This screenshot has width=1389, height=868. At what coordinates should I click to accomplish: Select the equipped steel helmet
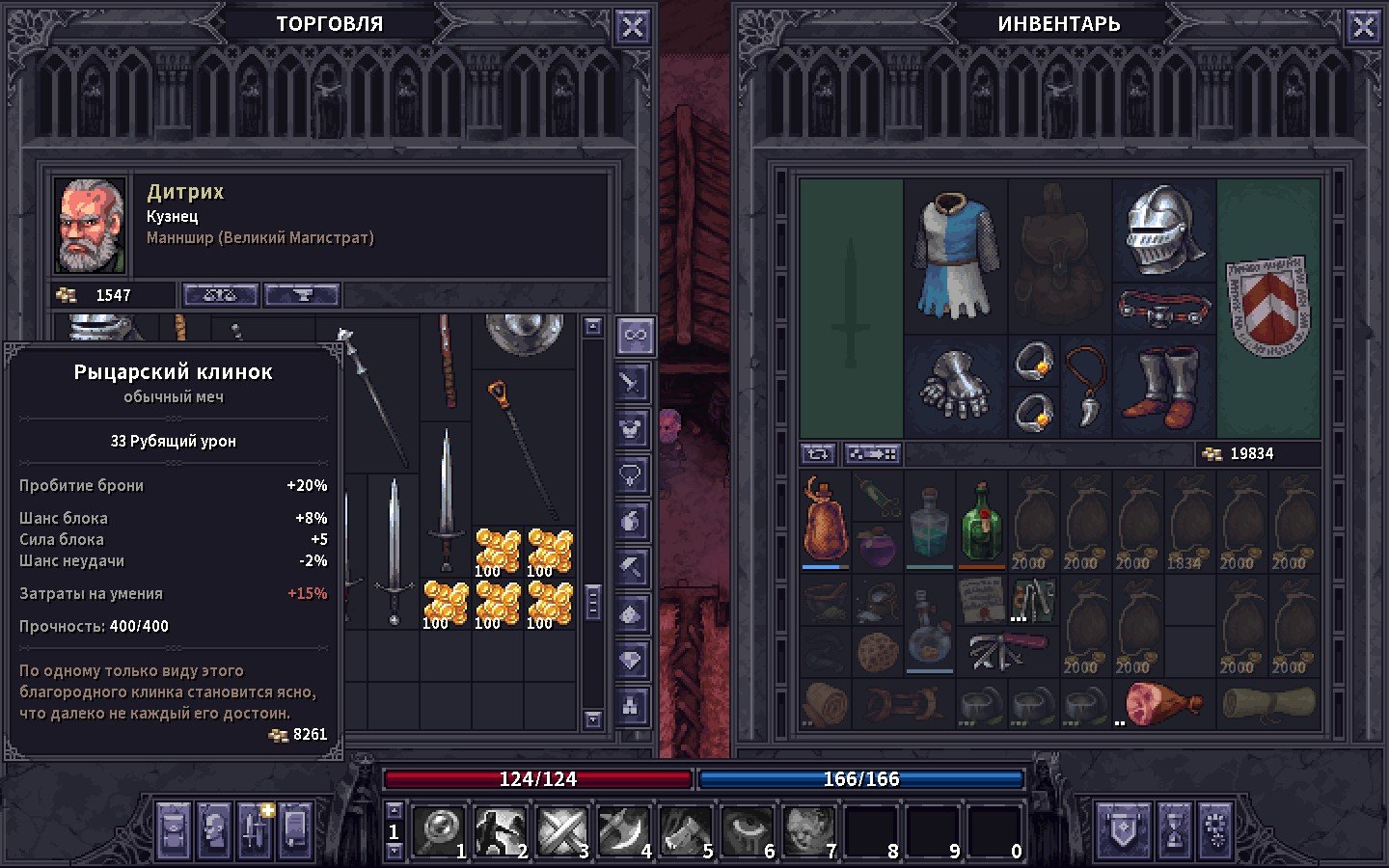tap(1164, 230)
